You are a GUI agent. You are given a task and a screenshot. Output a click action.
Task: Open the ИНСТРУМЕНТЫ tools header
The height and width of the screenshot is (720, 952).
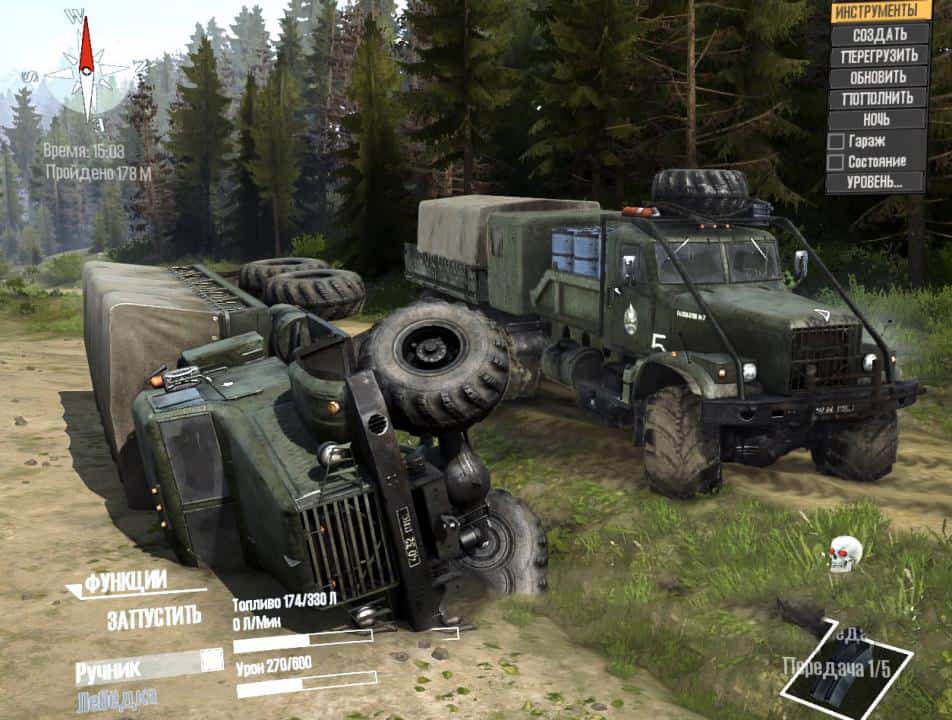[x=875, y=11]
